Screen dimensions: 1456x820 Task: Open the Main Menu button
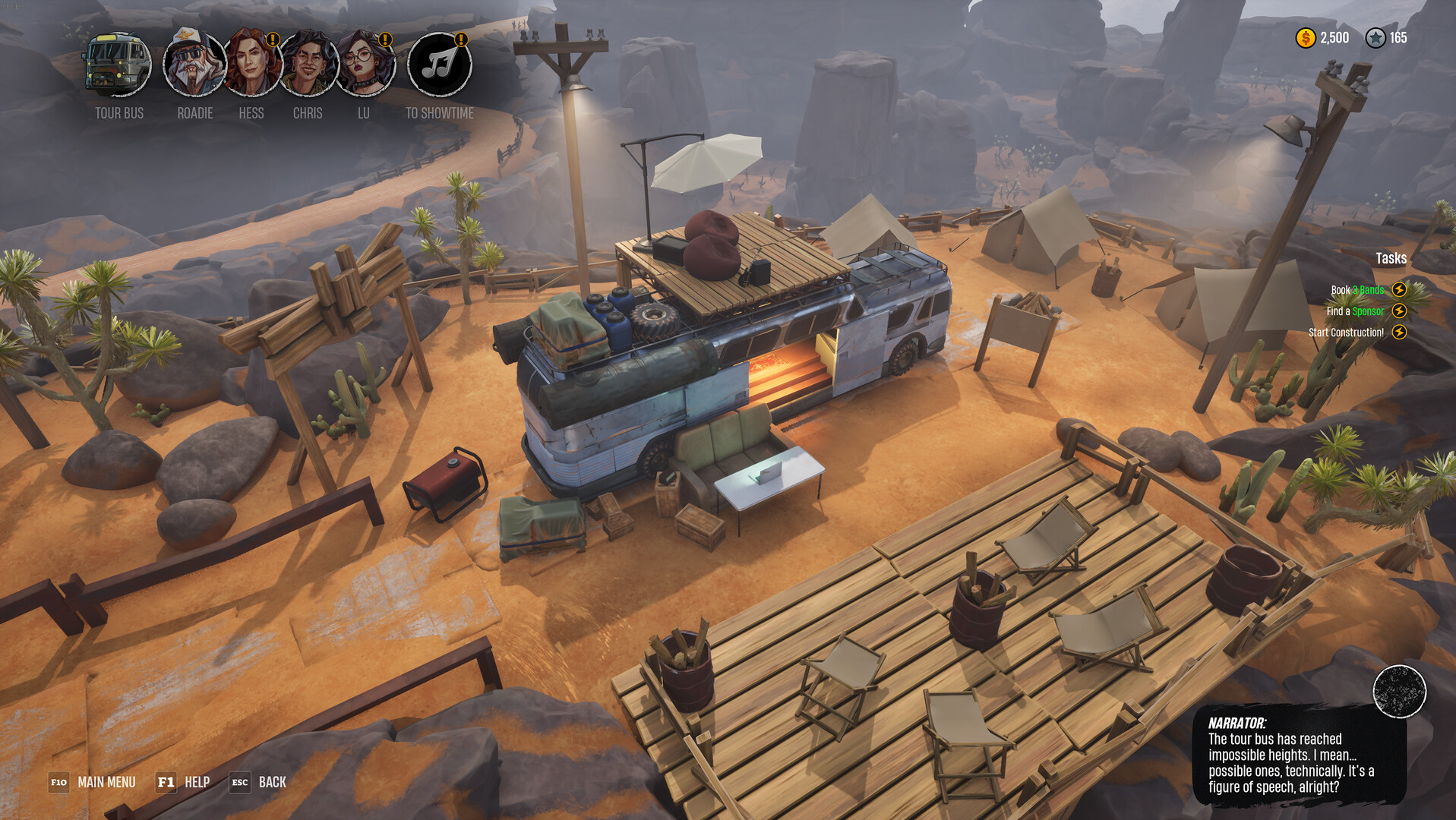[x=93, y=782]
